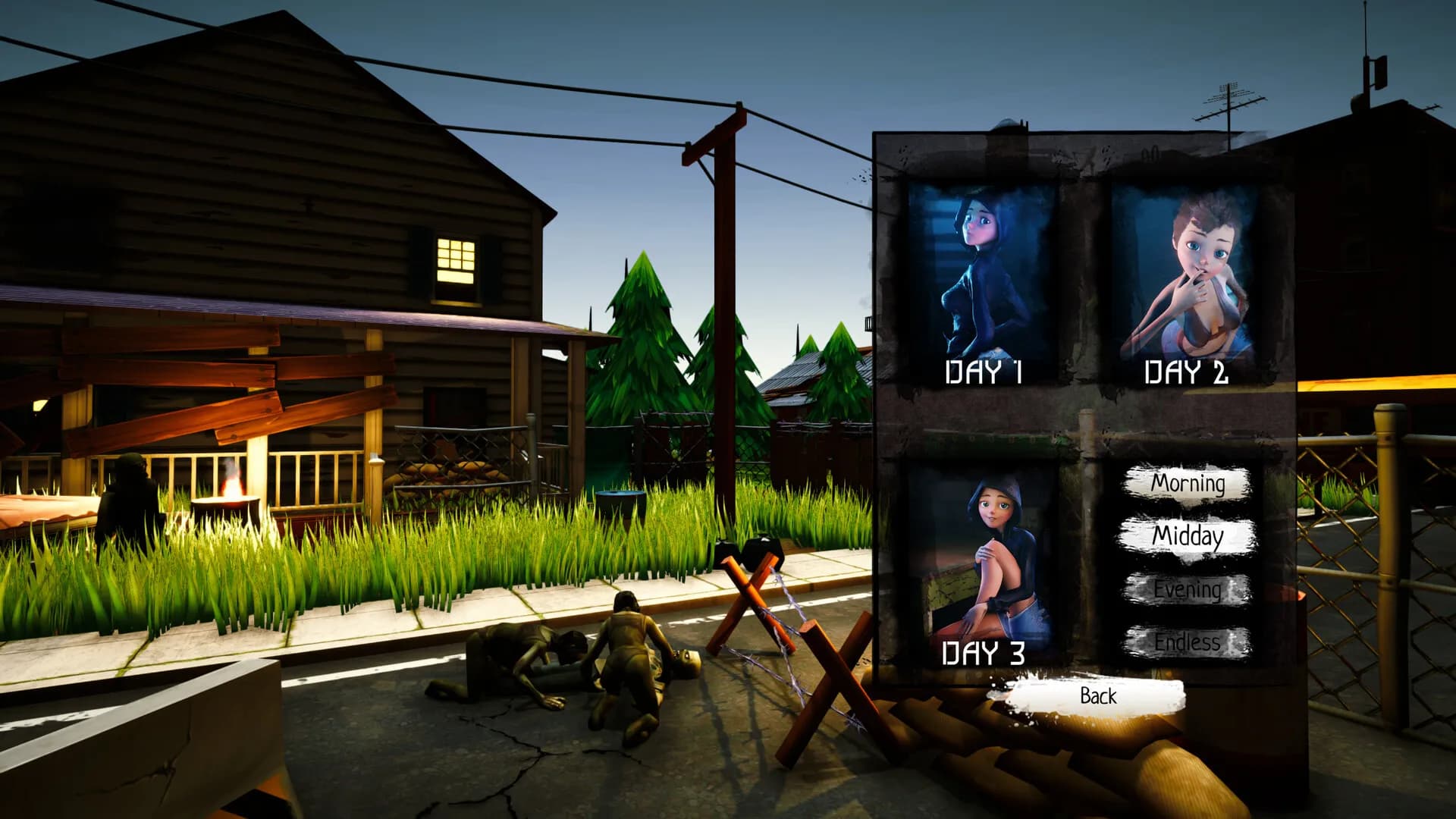Return to the previous menu with Back

[1097, 696]
